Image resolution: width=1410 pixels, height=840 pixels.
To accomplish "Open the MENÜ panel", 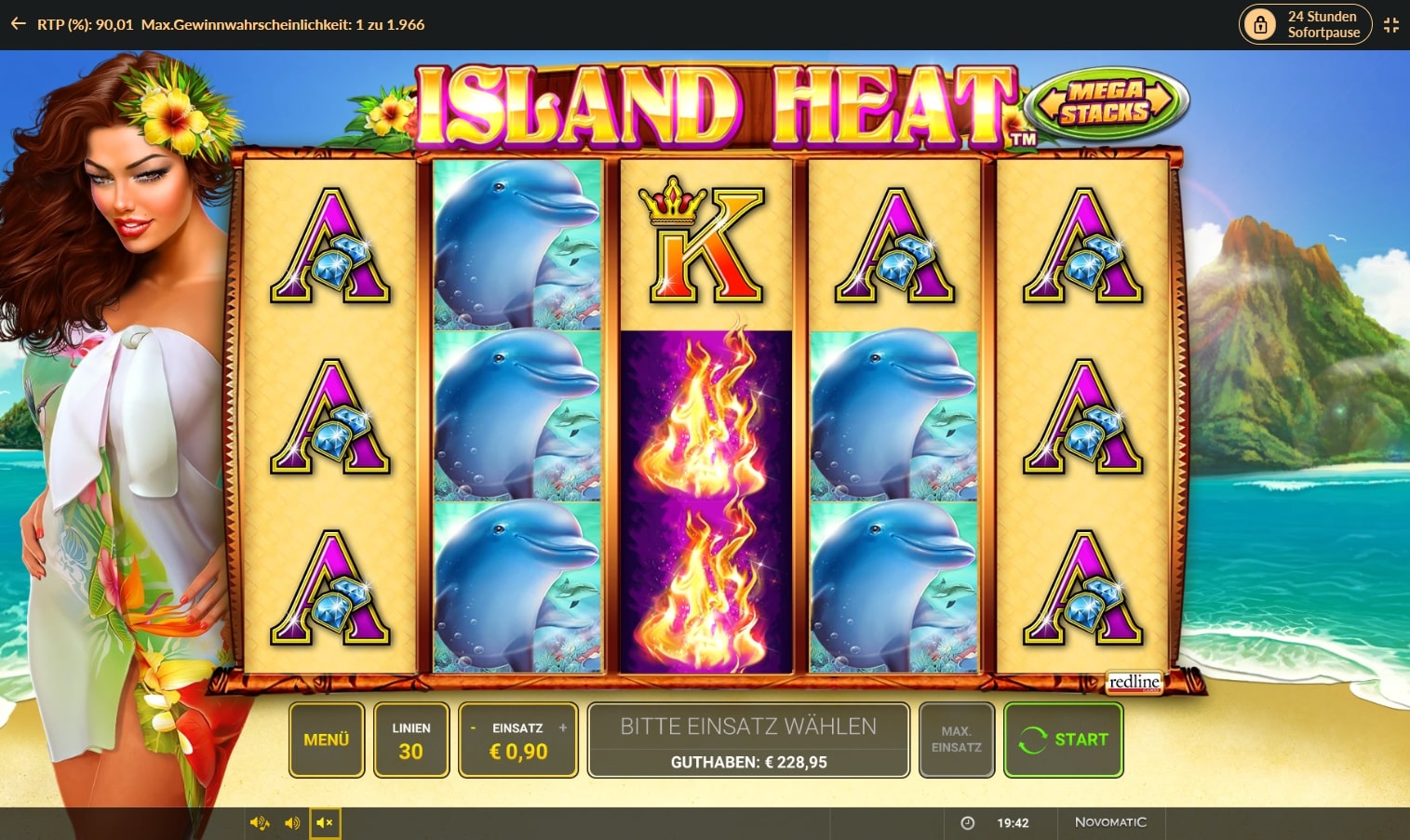I will point(326,740).
